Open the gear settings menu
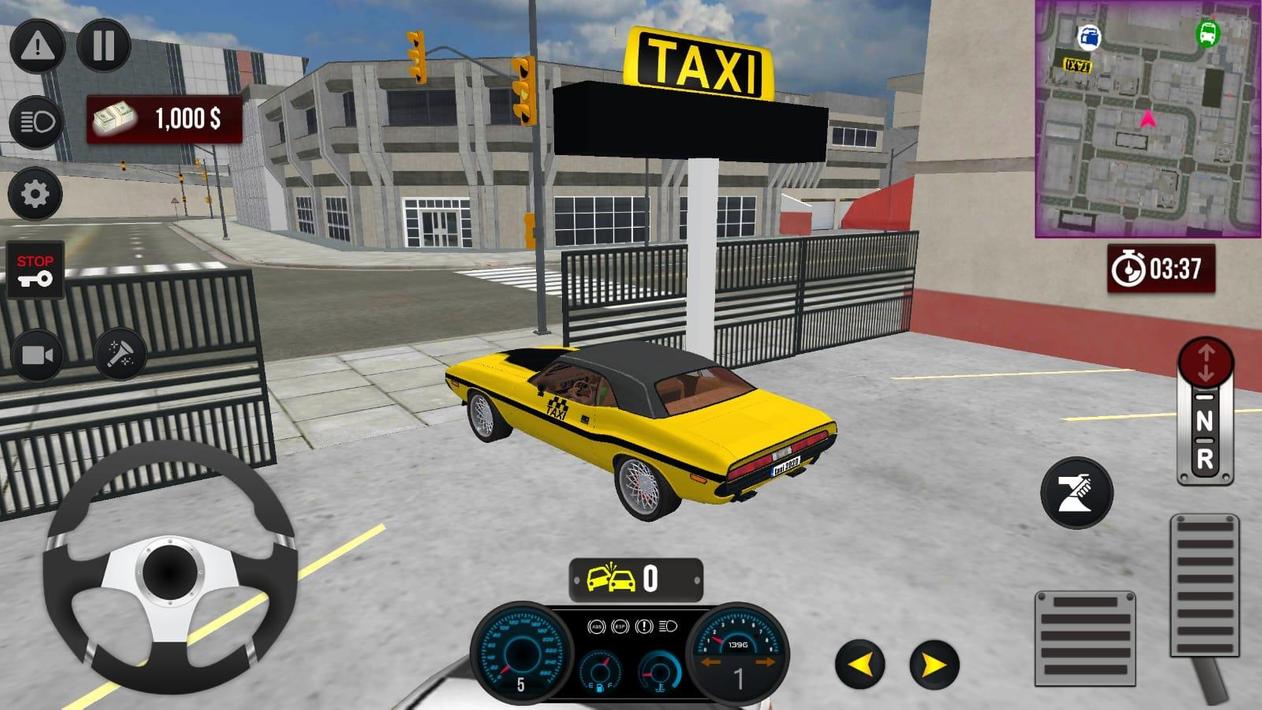Viewport: 1262px width, 710px height. click(36, 194)
